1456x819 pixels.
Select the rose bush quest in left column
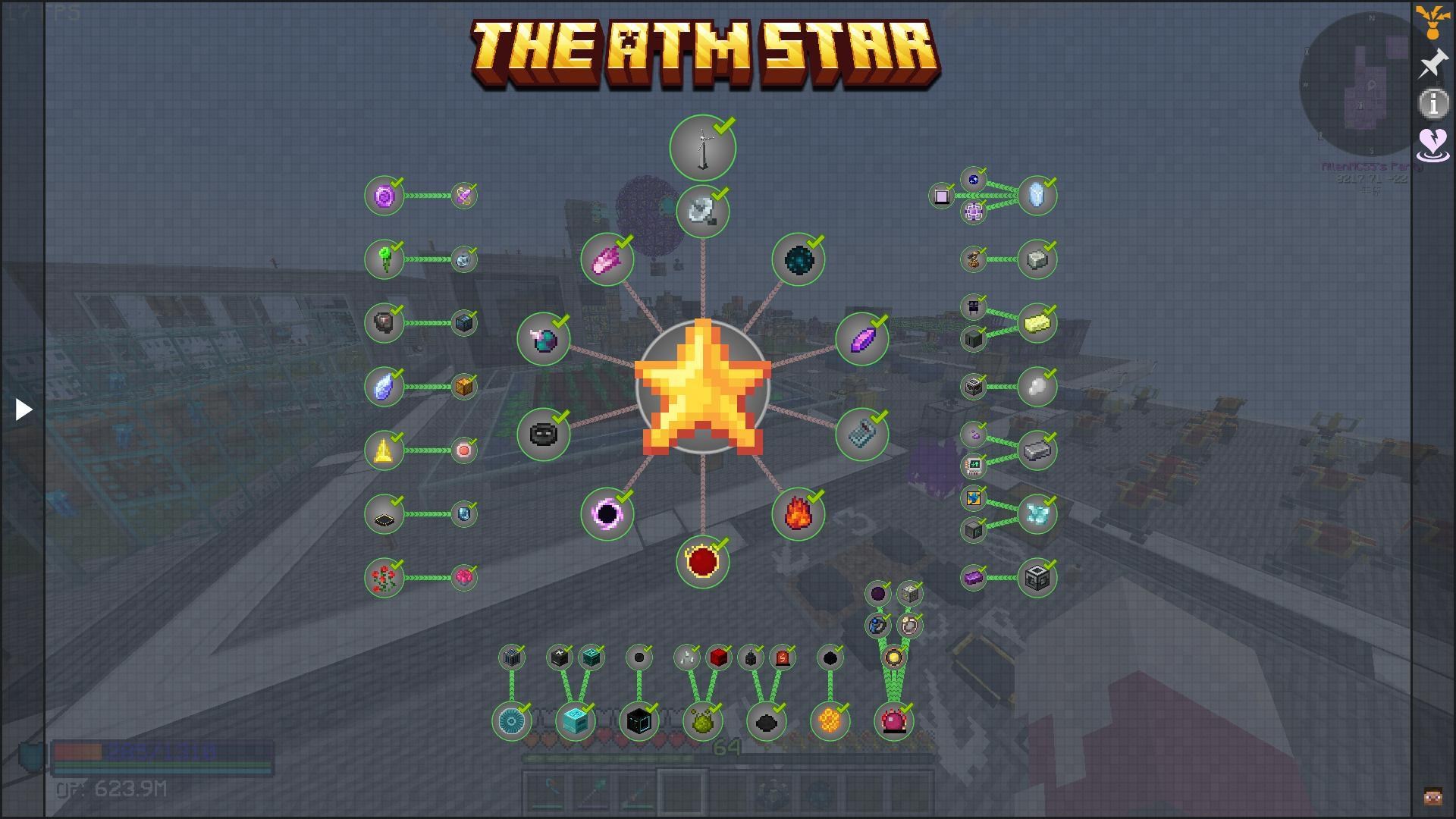pyautogui.click(x=385, y=577)
